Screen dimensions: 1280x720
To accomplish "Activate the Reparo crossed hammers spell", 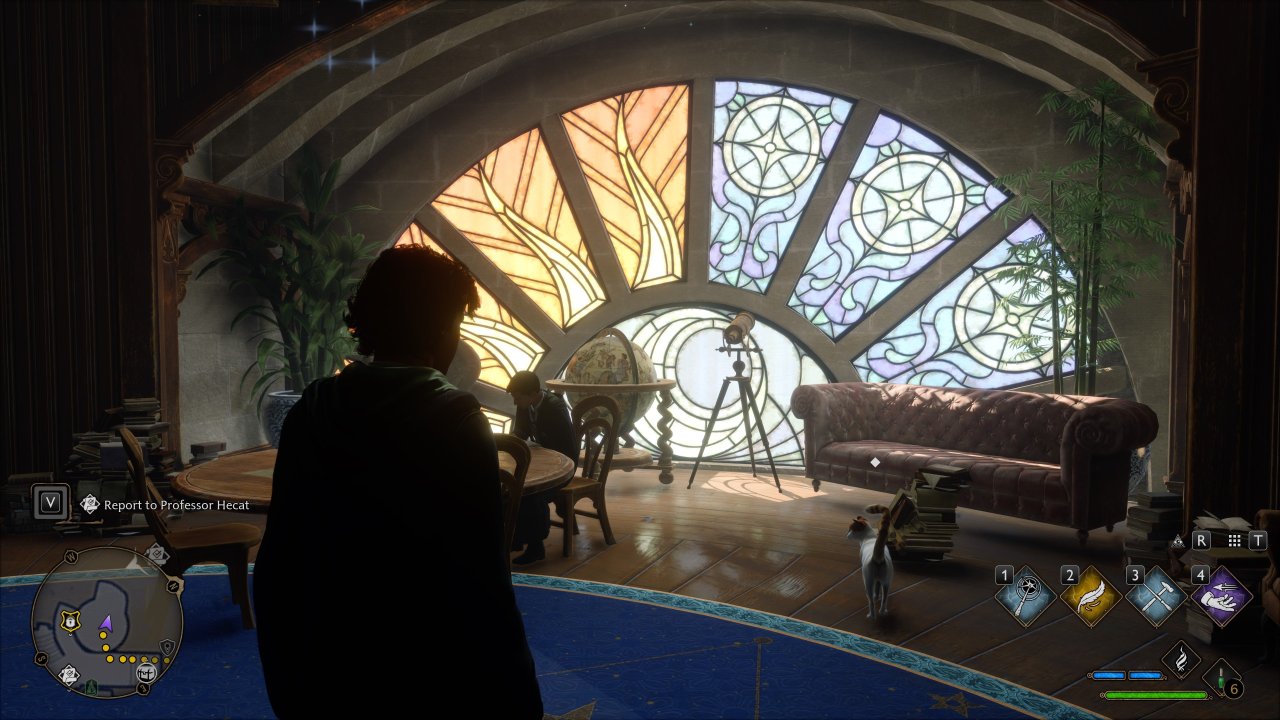I will 1155,598.
